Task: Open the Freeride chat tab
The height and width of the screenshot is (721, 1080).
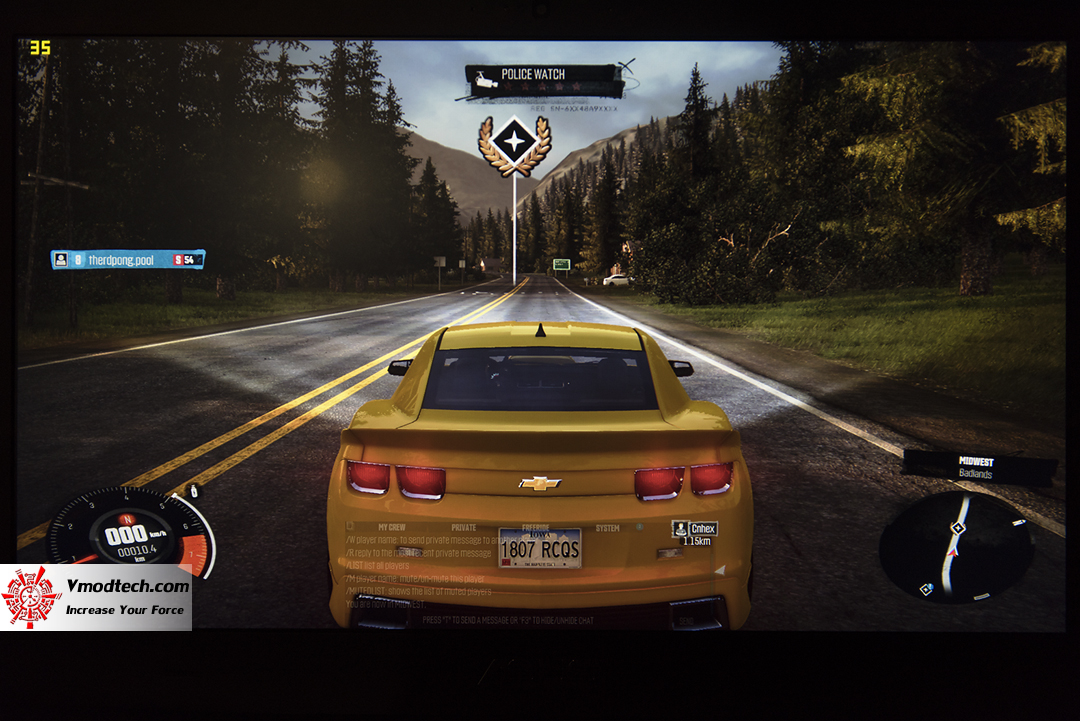Action: coord(536,527)
